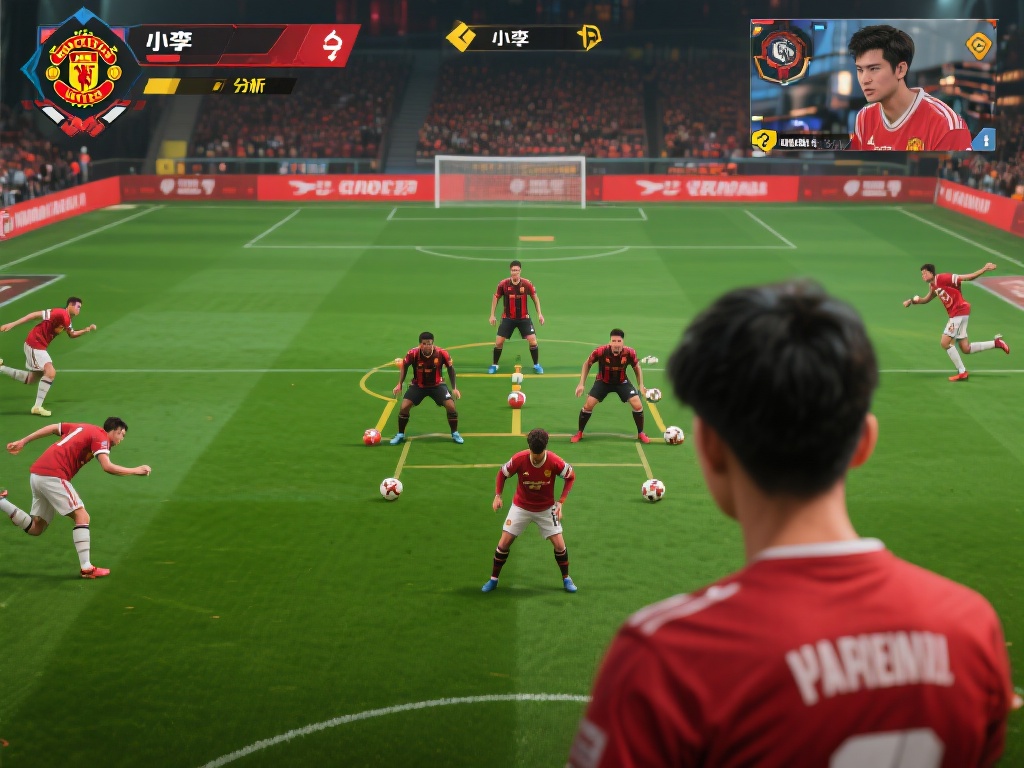Image resolution: width=1024 pixels, height=768 pixels.
Task: Click the yellow question-mark shield icon
Action: (x=765, y=140)
